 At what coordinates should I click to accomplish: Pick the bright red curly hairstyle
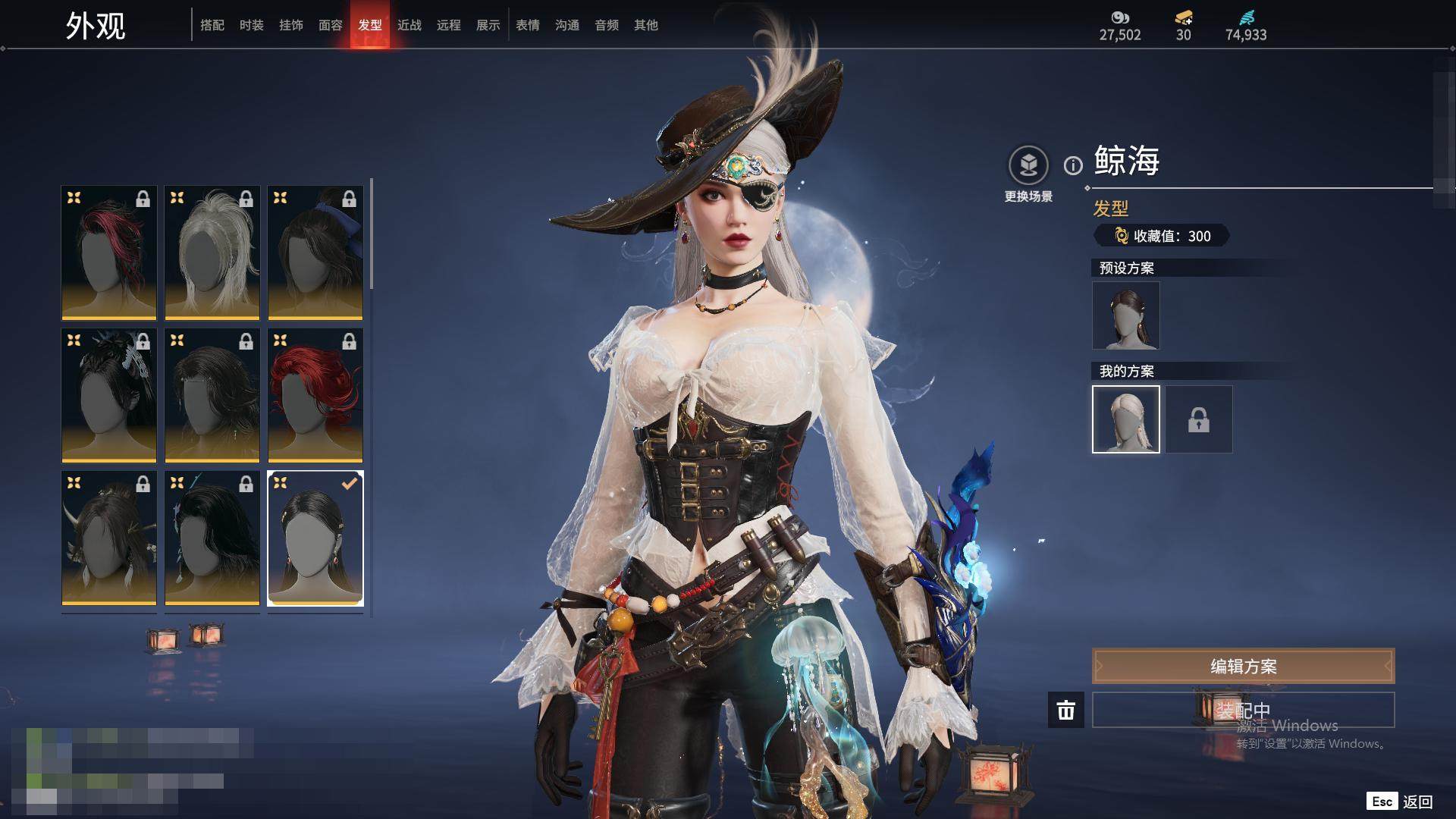tap(315, 395)
